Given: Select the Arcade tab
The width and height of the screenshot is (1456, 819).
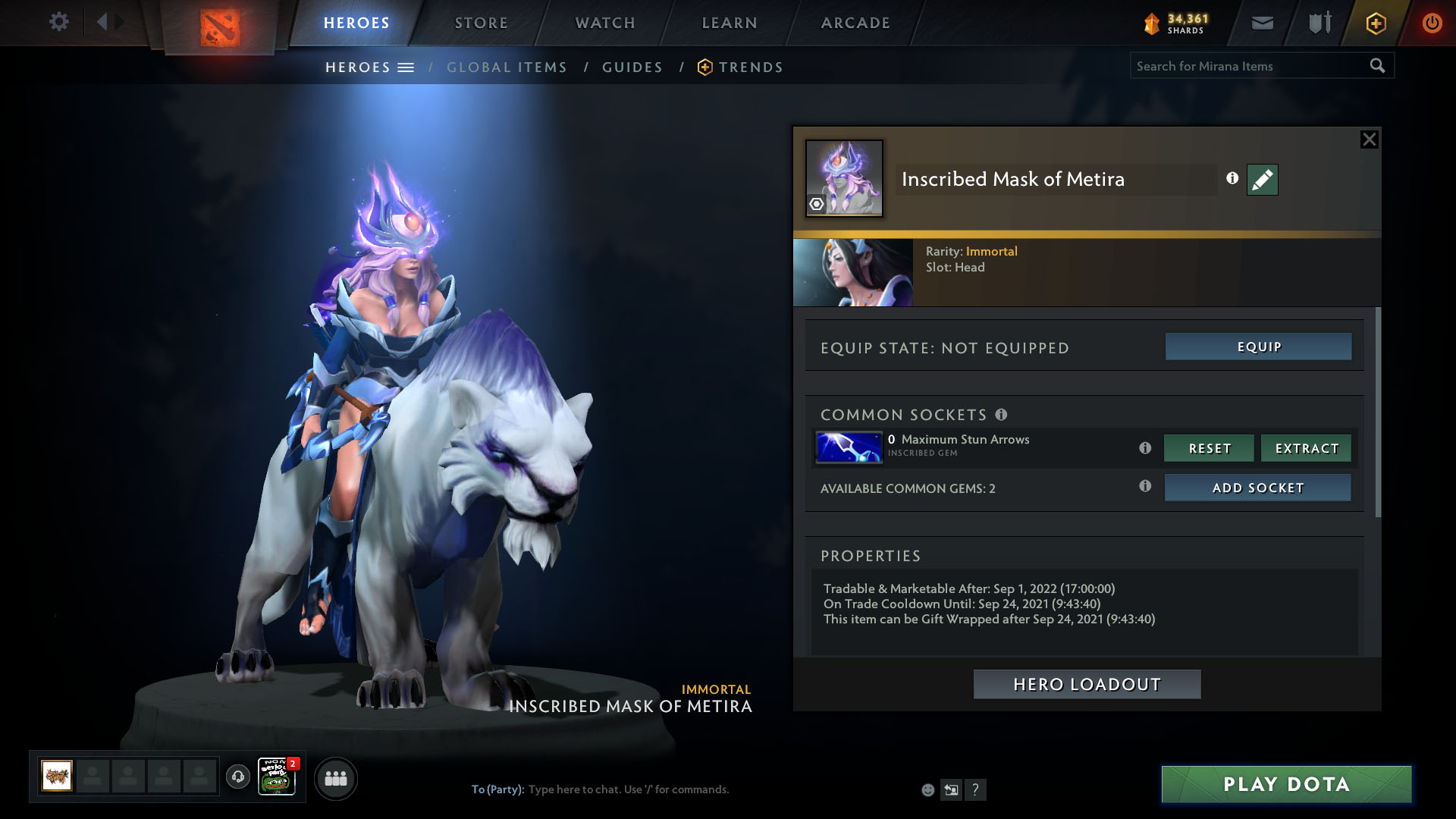Looking at the screenshot, I should (855, 23).
